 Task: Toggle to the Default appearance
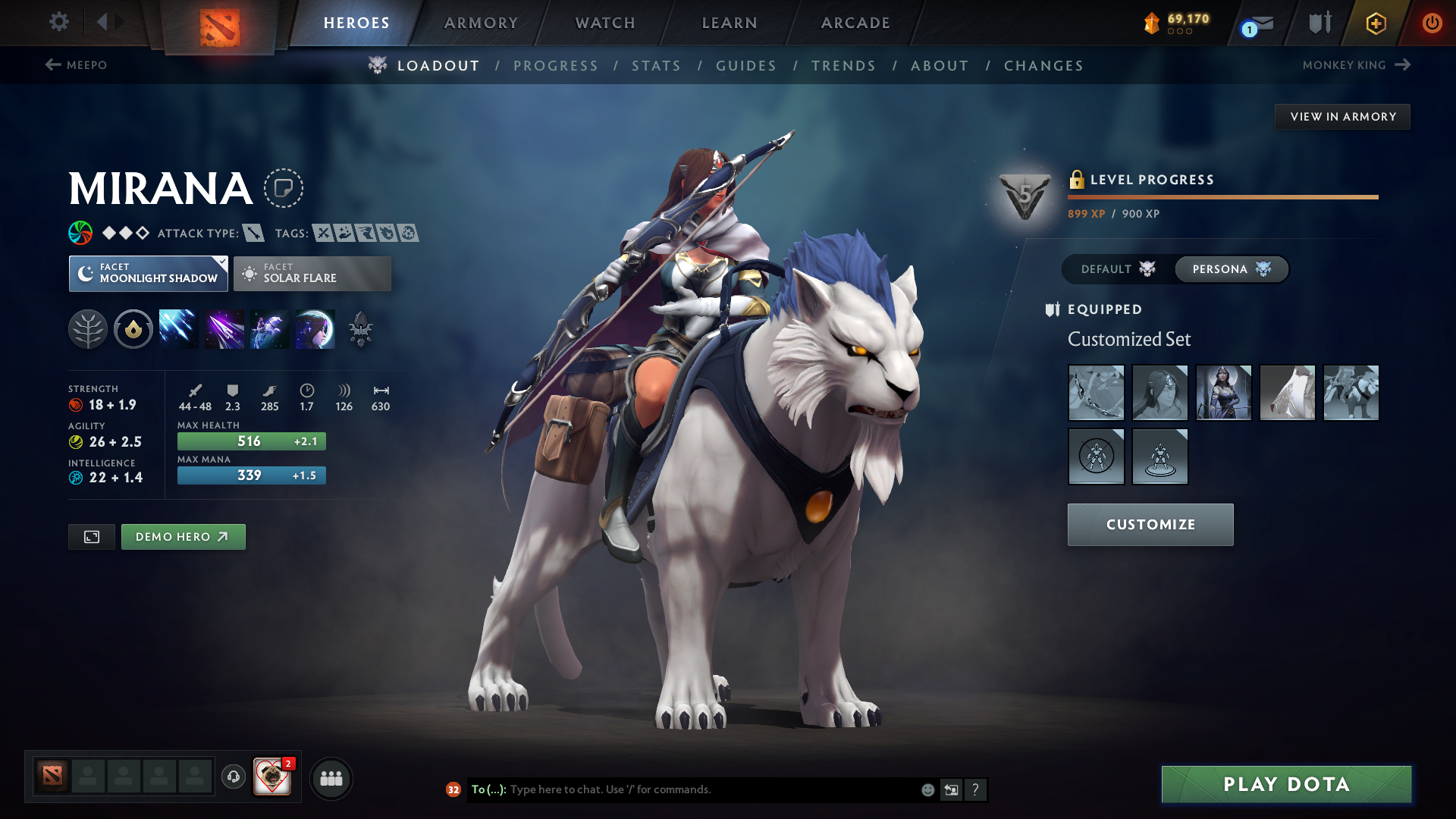(x=1116, y=269)
